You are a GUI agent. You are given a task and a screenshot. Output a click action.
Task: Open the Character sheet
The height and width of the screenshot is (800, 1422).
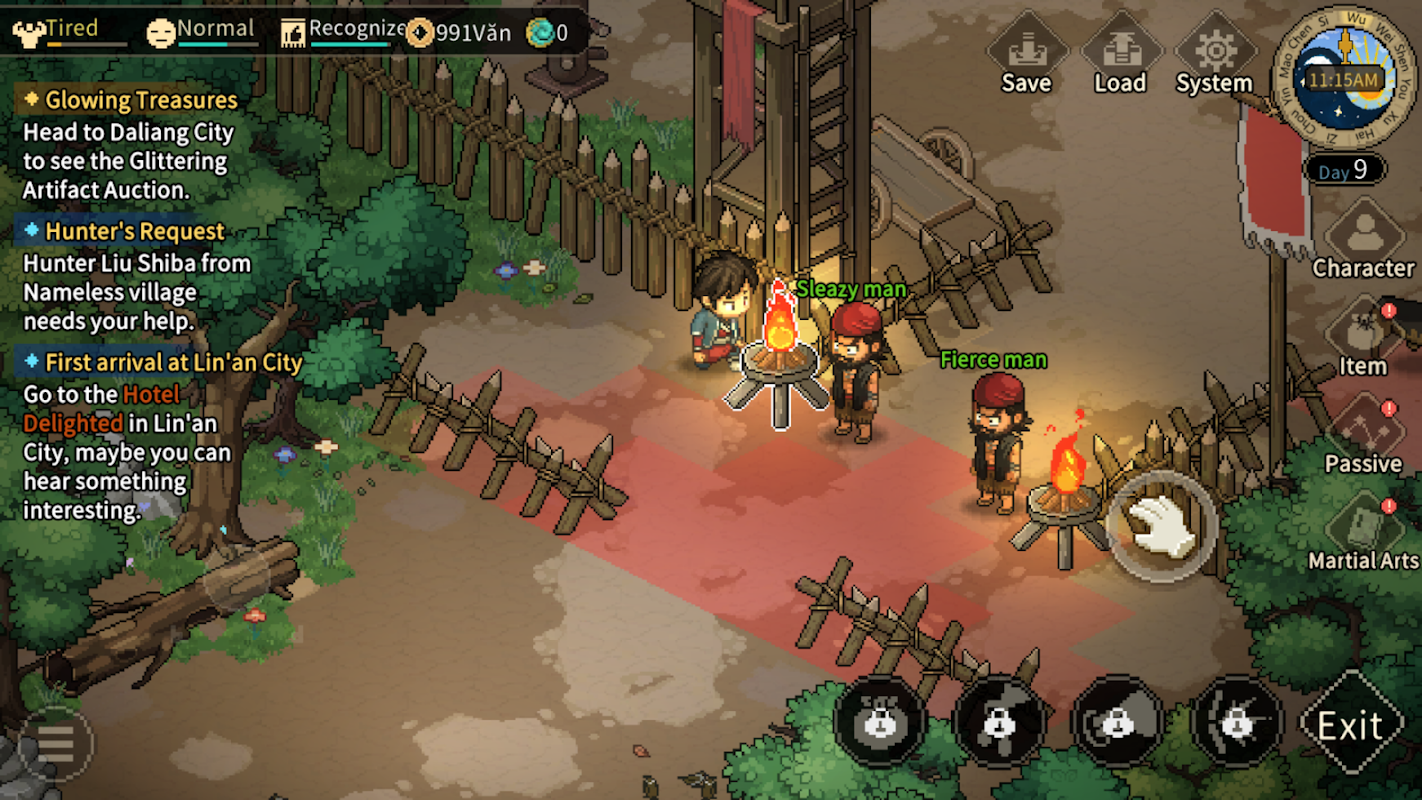(1363, 240)
